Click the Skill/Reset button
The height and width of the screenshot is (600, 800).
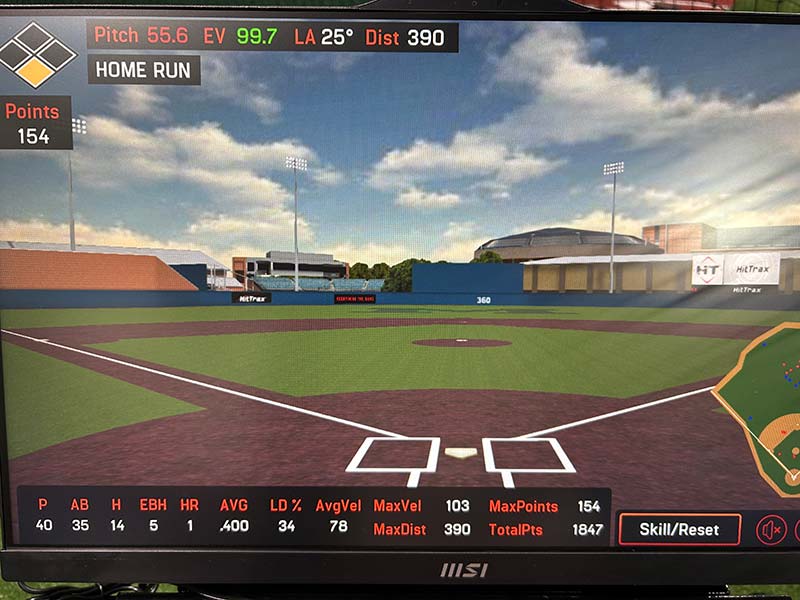(679, 529)
